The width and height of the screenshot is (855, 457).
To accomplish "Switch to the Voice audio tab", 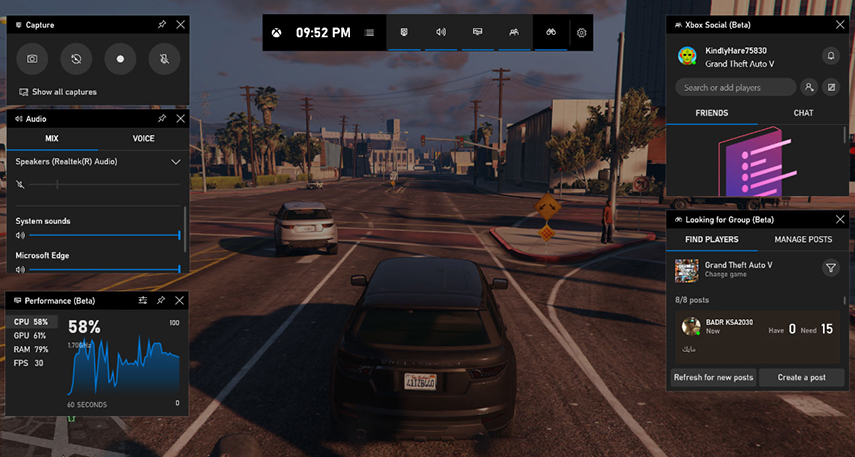I will point(143,139).
